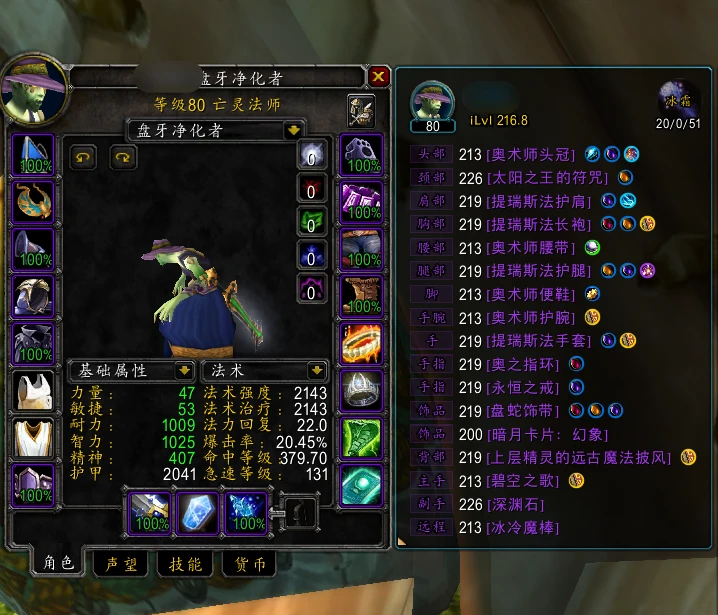Rotate character model right
The height and width of the screenshot is (615, 718).
(122, 157)
